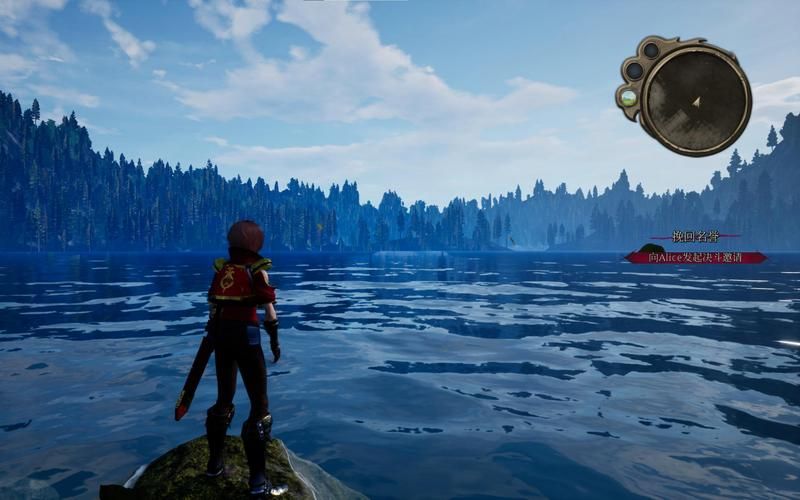Click the green orb on the minimap frame

pos(628,98)
